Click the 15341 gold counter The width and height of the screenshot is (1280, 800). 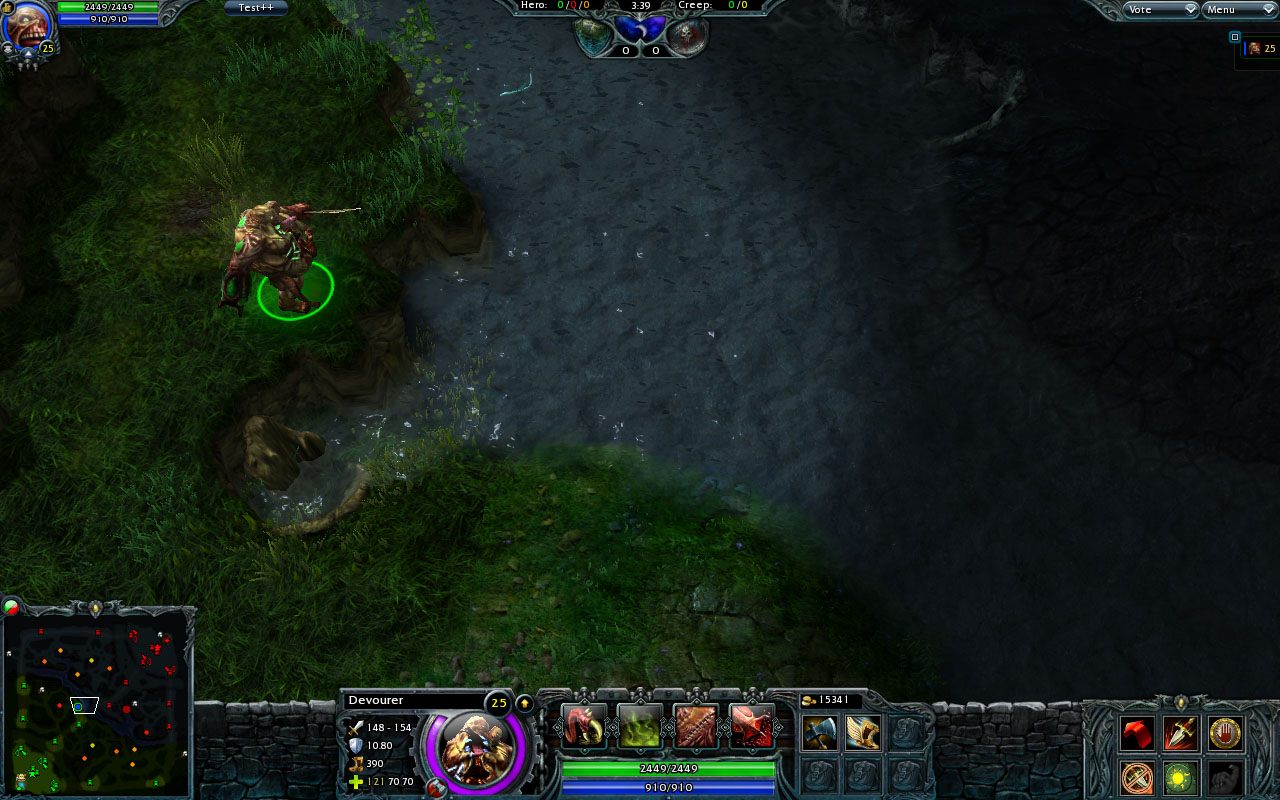point(830,700)
